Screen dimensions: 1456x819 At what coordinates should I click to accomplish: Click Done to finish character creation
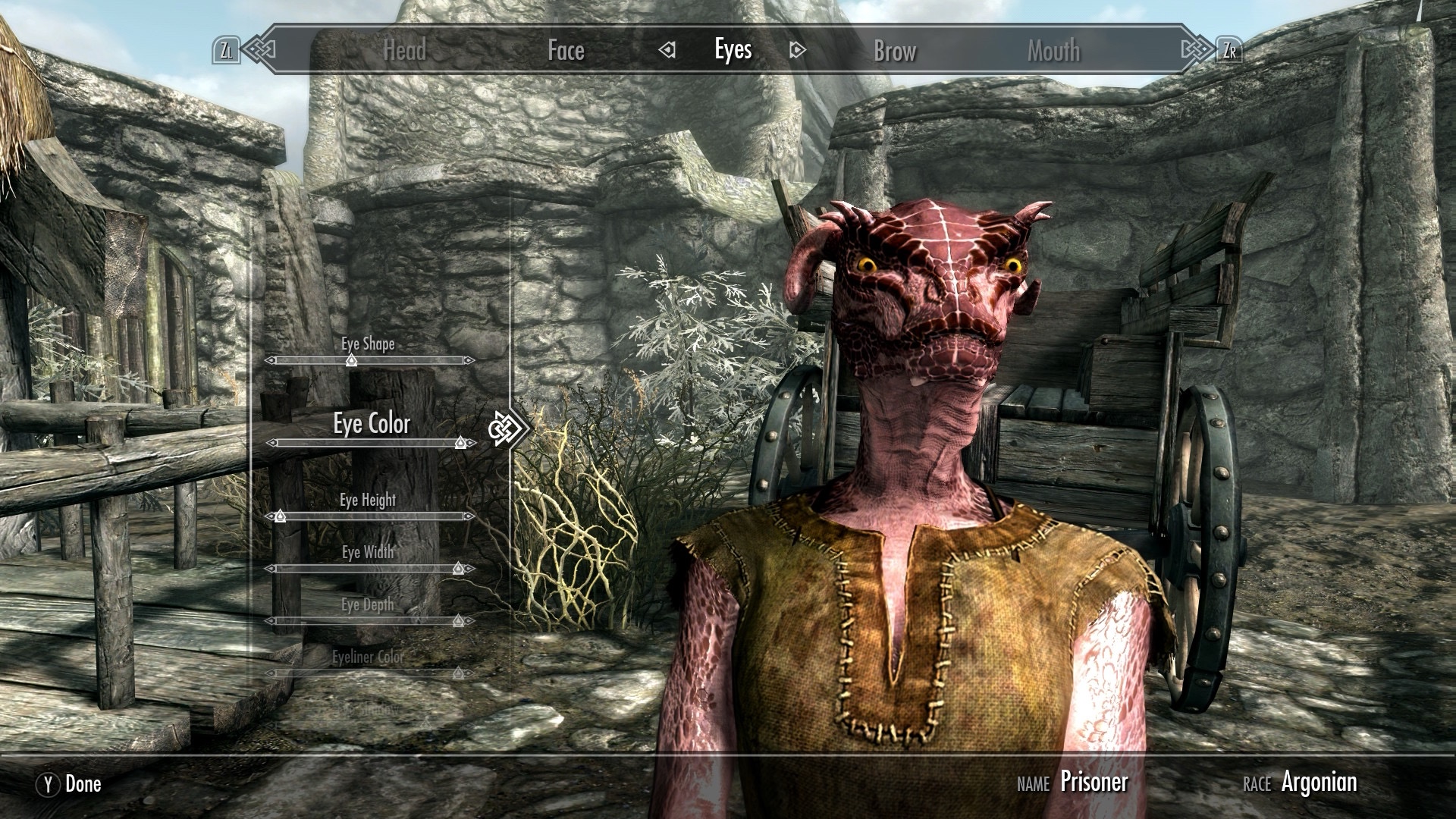point(70,784)
